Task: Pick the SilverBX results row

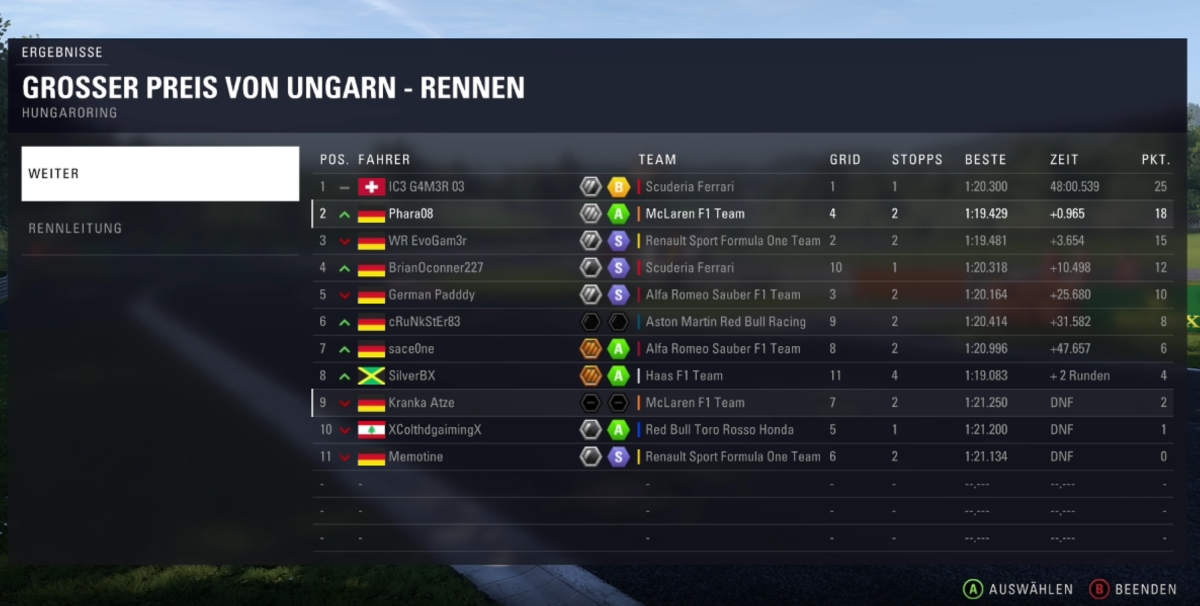Action: (411, 376)
